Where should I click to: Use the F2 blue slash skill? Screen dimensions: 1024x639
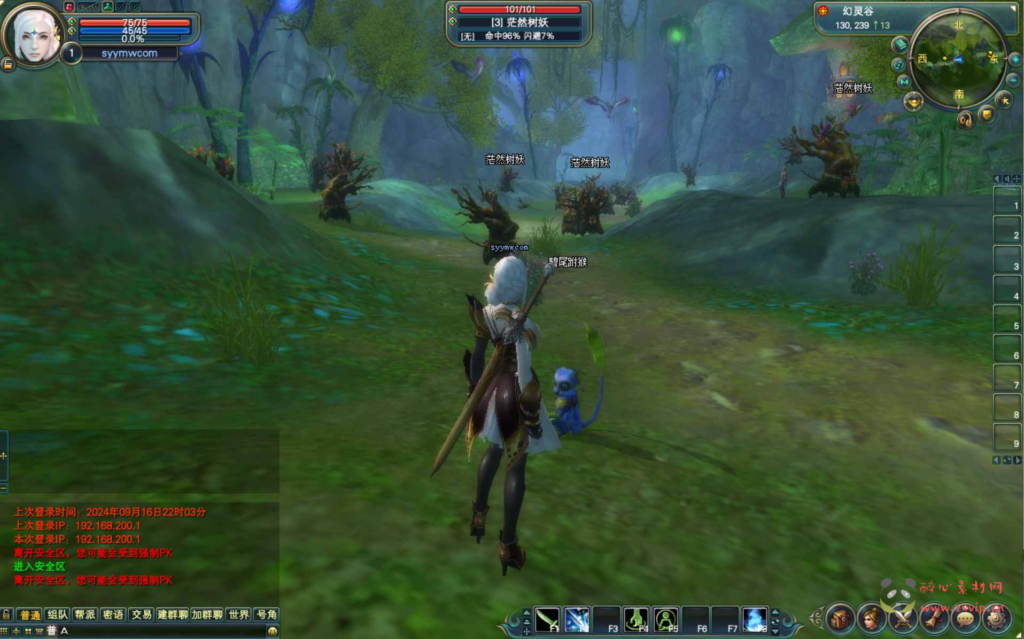[577, 619]
